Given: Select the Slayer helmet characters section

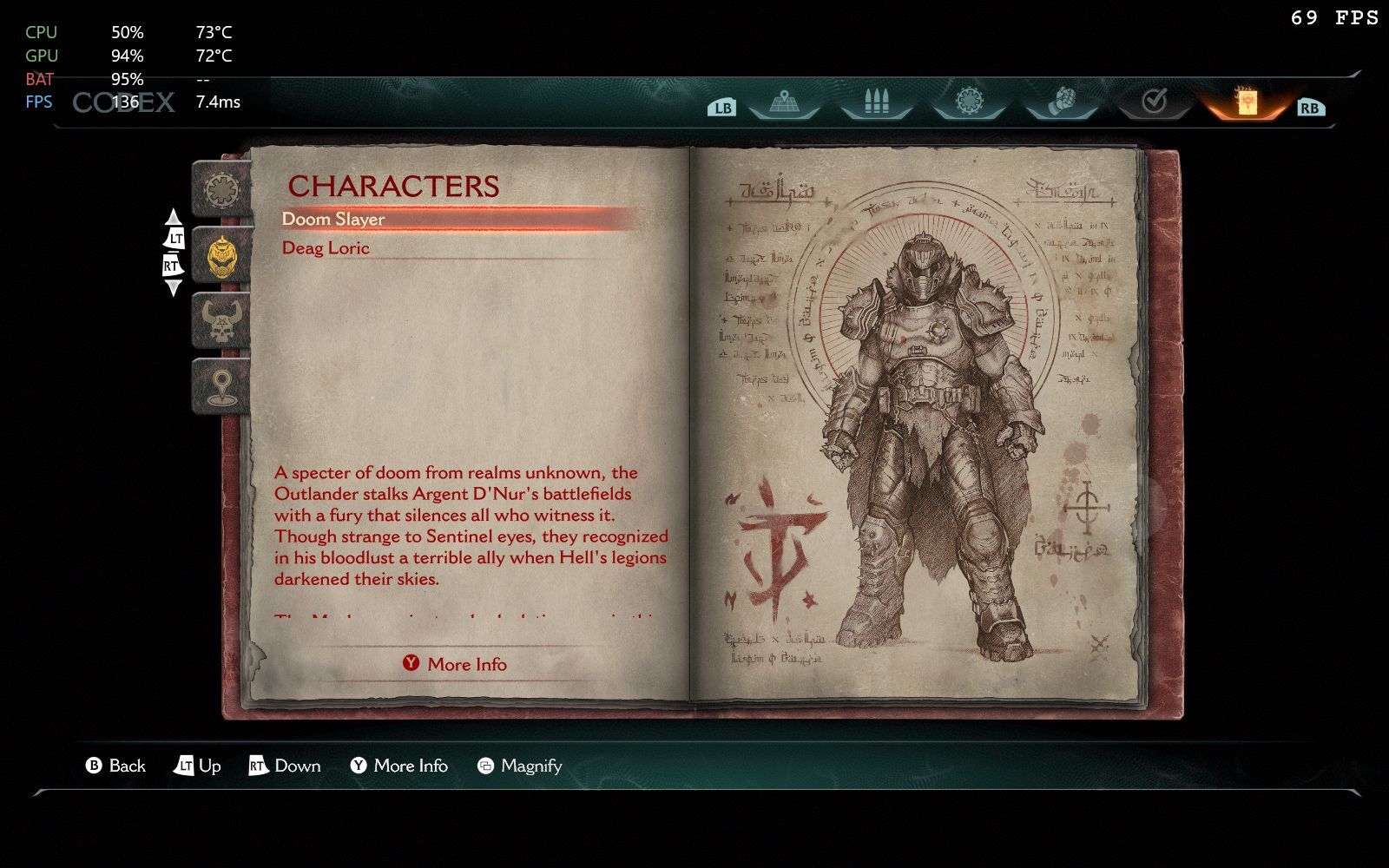Looking at the screenshot, I should coord(221,256).
